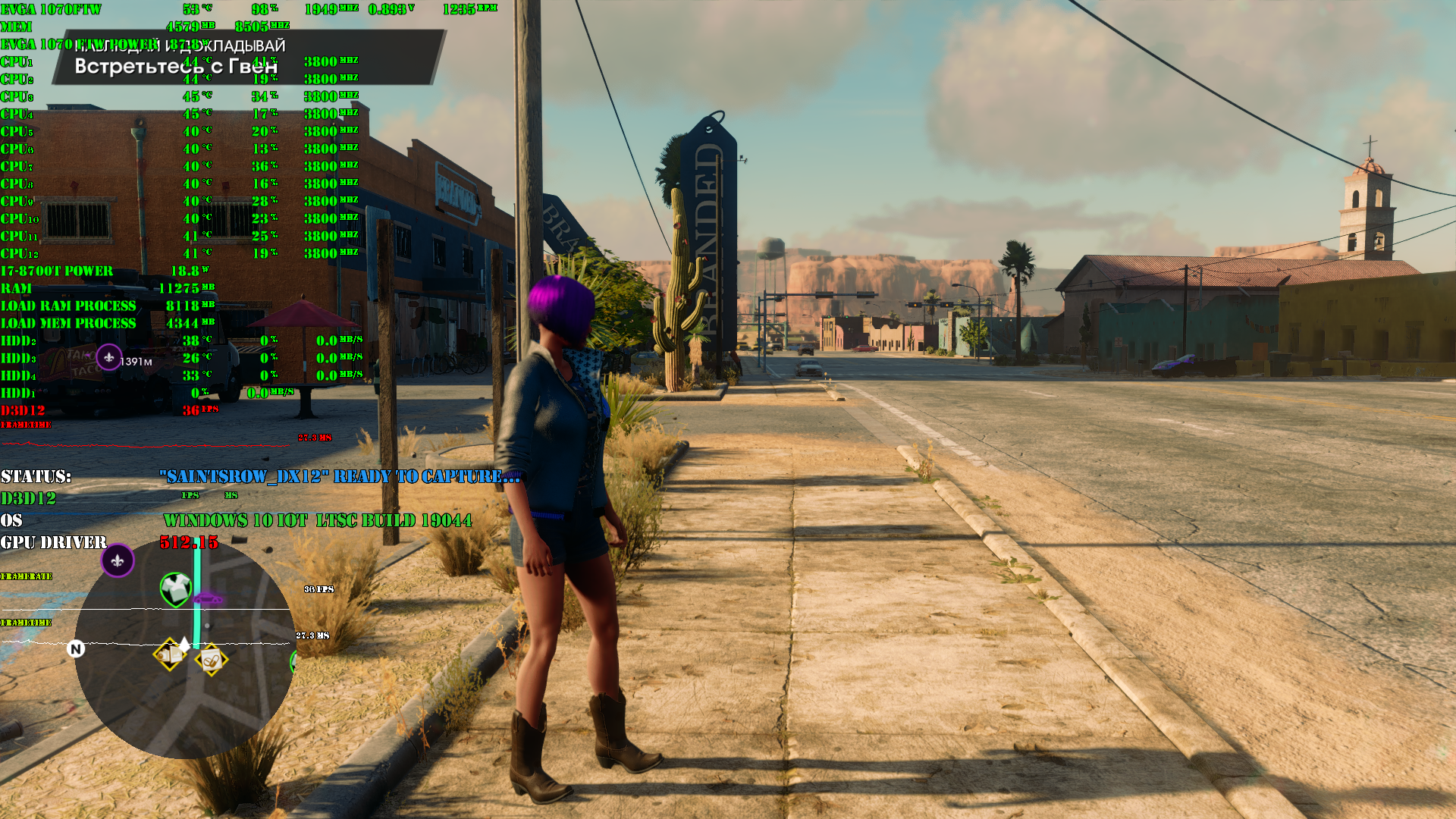The image size is (1456, 819).
Task: Click the purple car marker on minimap
Action: pyautogui.click(x=207, y=600)
